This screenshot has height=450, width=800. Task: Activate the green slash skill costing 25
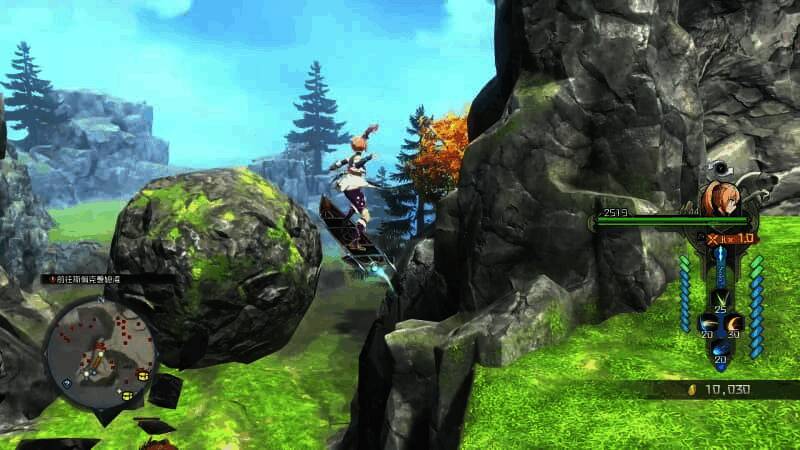click(720, 297)
